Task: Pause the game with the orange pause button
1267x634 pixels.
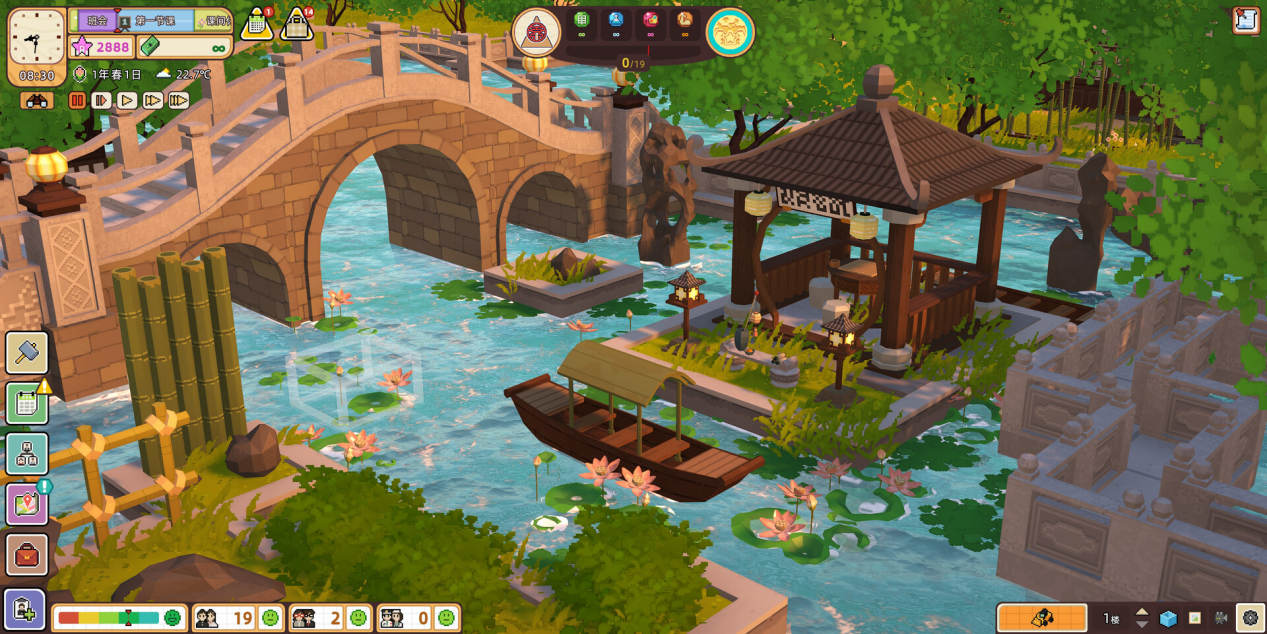Action: 77,100
